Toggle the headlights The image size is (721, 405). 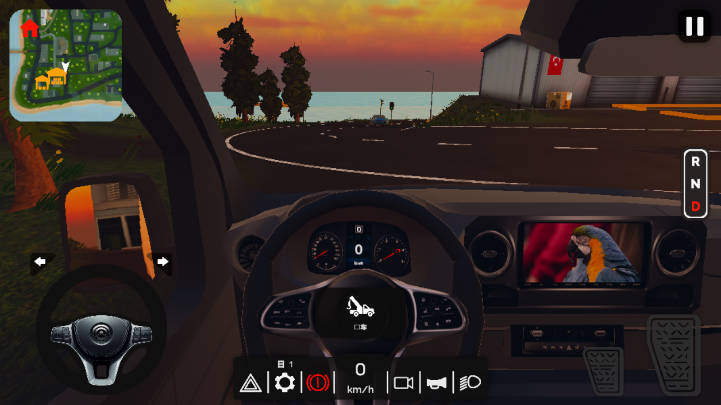tap(470, 383)
